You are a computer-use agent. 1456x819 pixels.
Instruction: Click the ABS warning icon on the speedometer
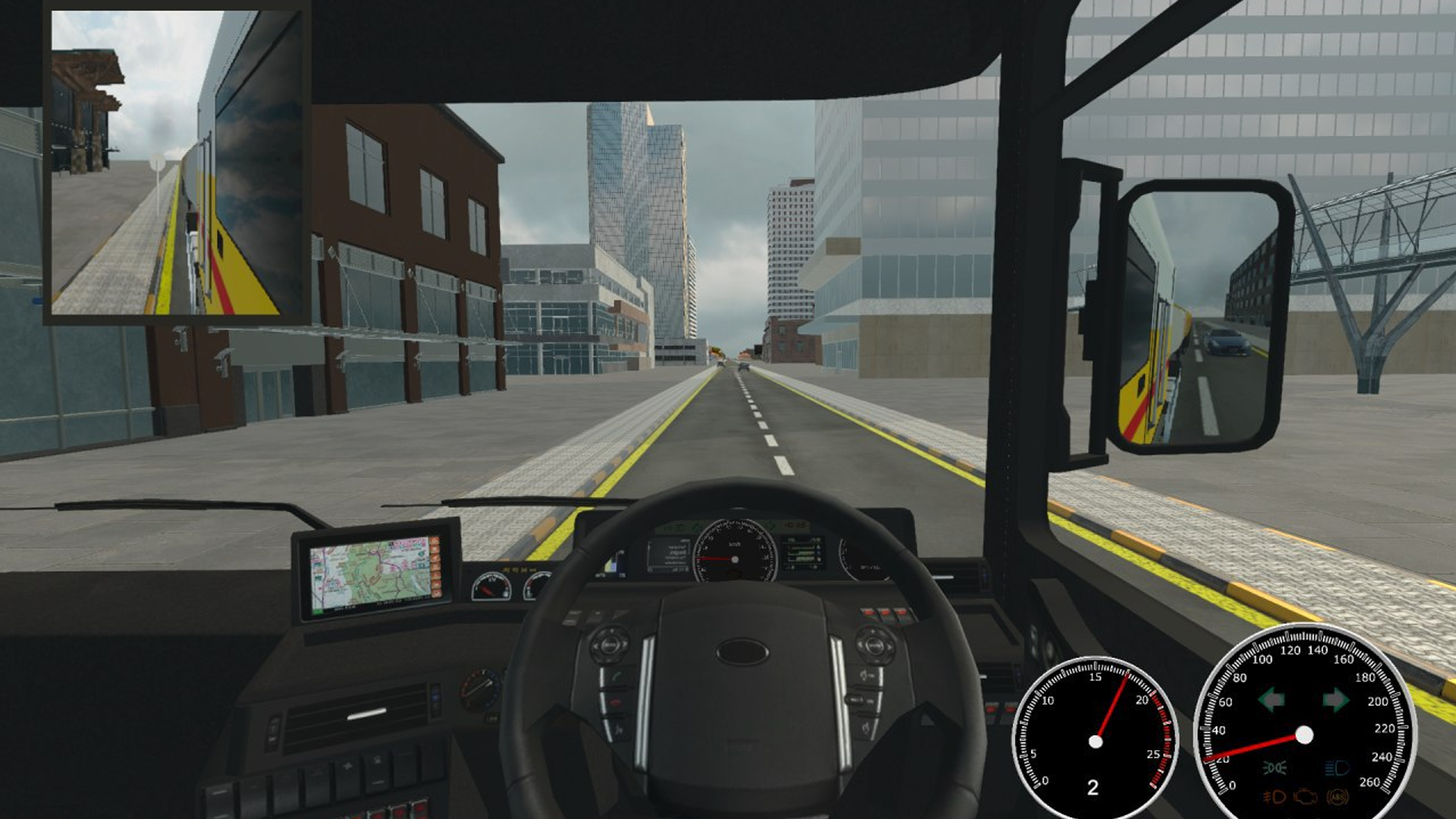(x=1339, y=796)
